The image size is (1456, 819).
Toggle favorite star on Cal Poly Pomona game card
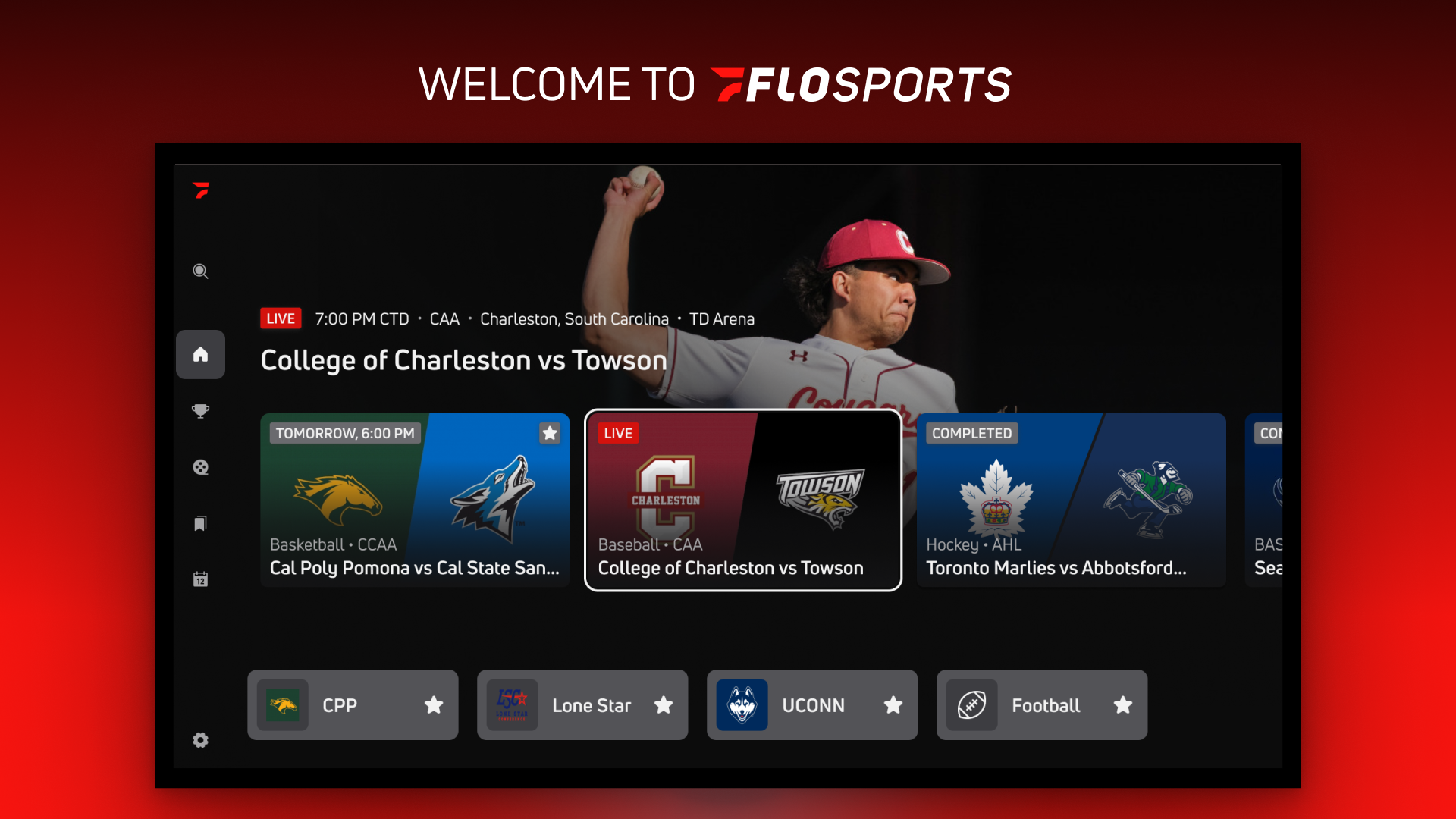point(550,433)
